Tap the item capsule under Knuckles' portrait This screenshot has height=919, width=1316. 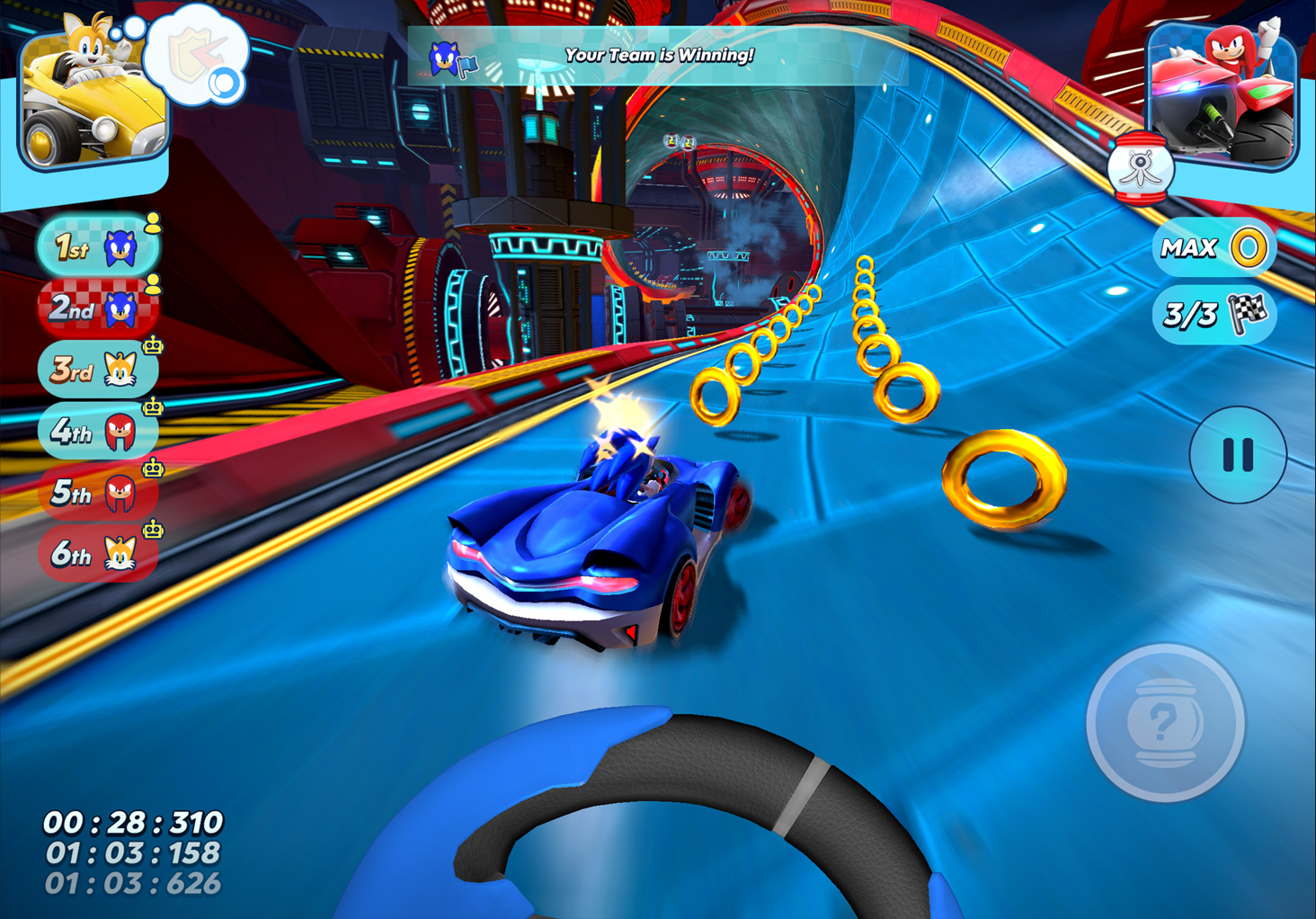[x=1139, y=168]
